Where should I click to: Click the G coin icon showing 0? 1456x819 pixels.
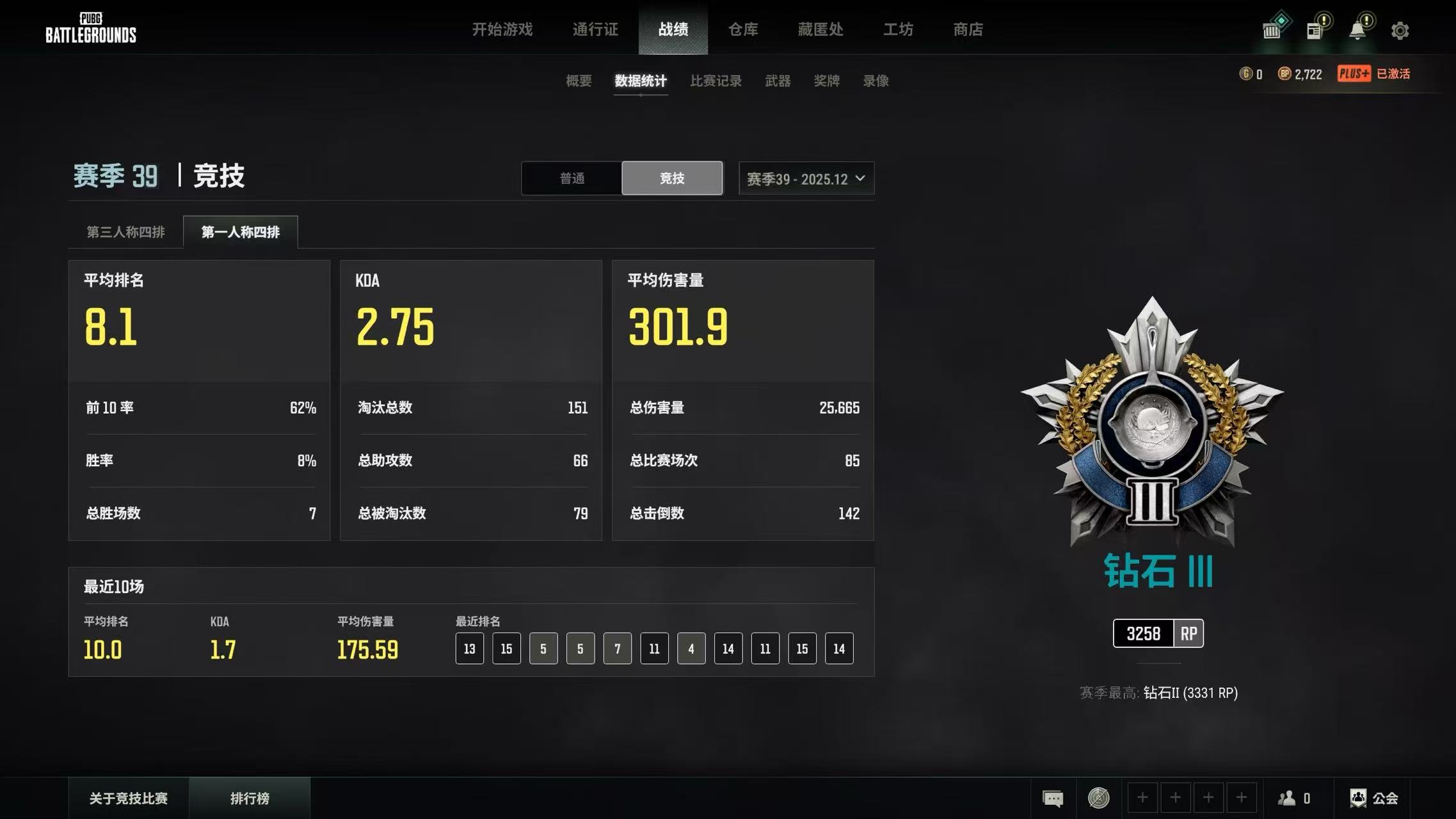(1246, 74)
